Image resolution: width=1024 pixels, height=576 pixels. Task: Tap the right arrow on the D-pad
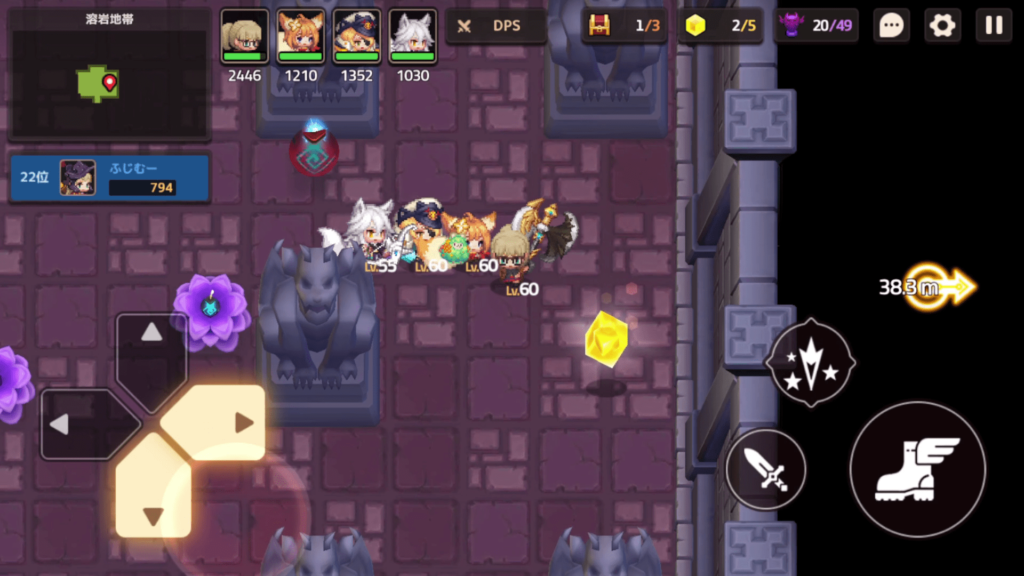[x=224, y=422]
